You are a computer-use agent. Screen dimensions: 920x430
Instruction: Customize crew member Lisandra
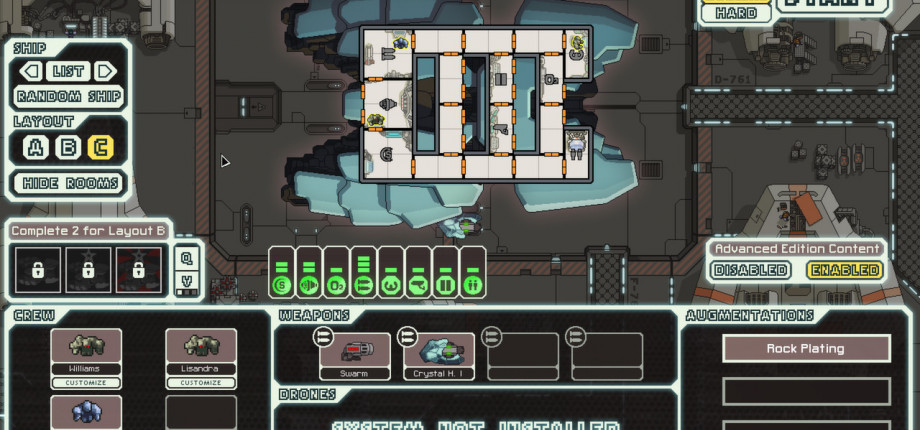(201, 383)
